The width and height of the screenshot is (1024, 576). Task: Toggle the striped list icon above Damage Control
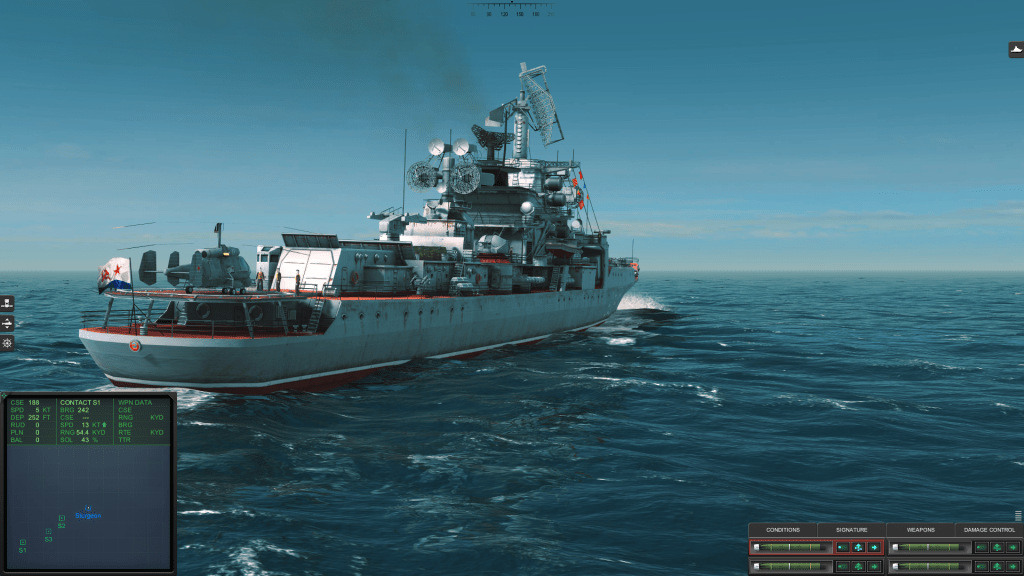[1018, 516]
